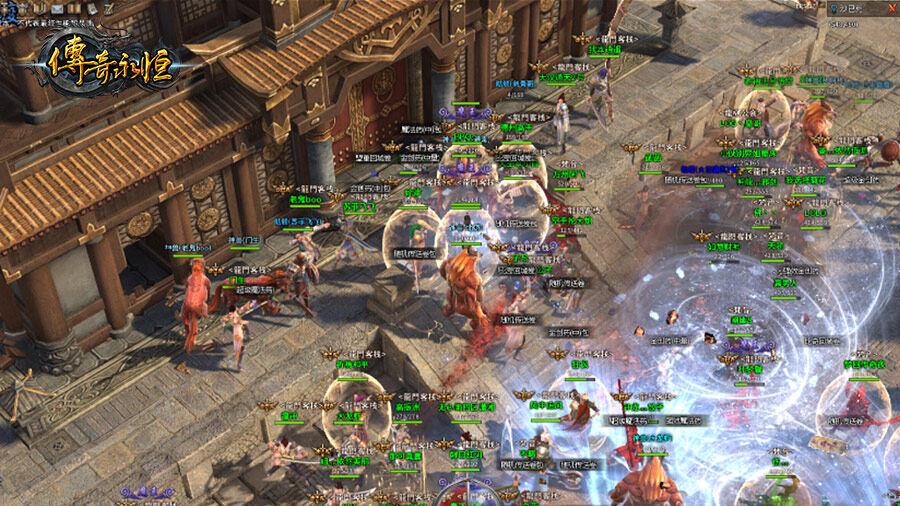Close the map panel with the red X
Image resolution: width=900 pixels, height=506 pixels.
click(x=891, y=8)
